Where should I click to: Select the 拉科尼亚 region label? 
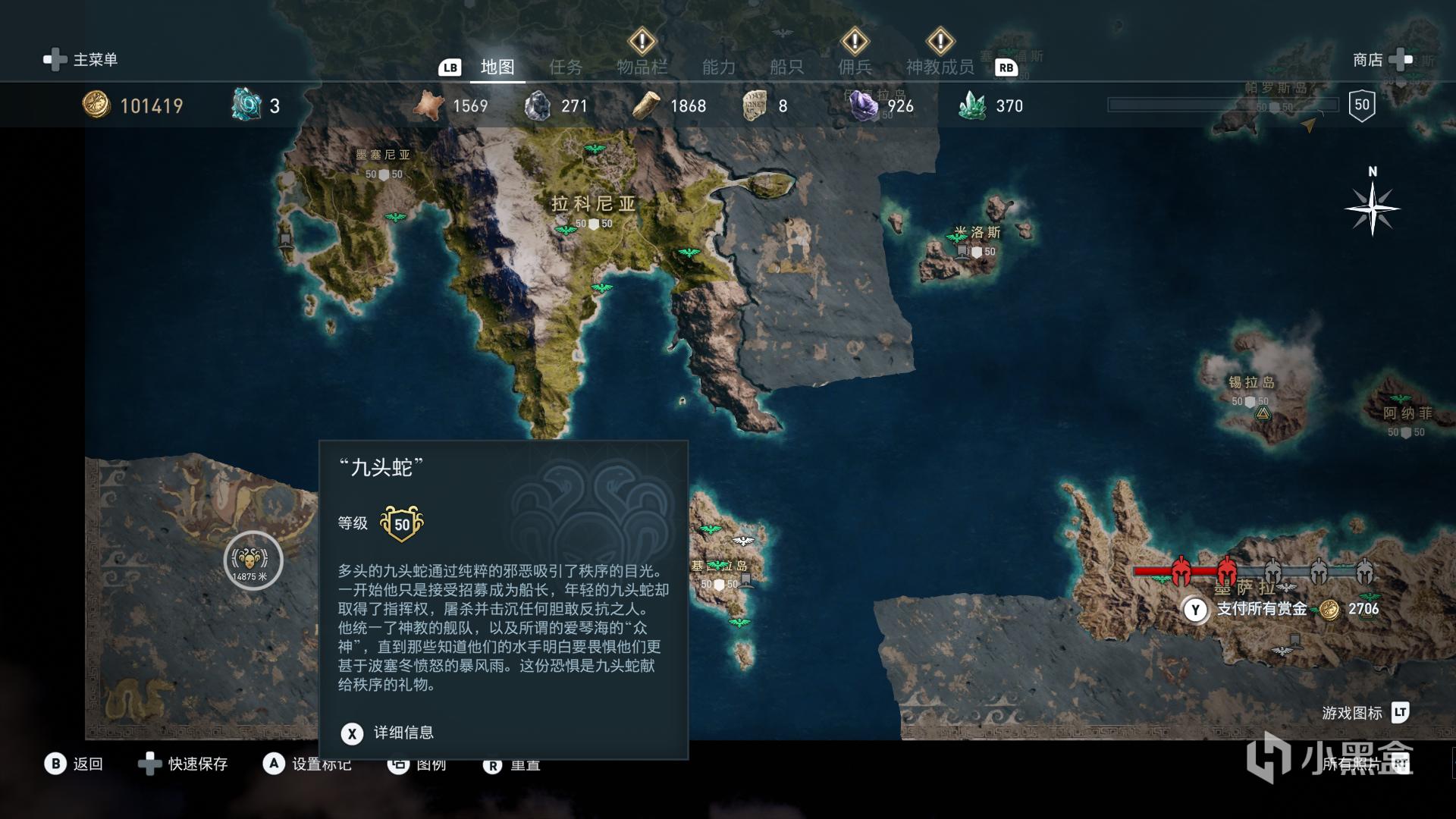click(x=593, y=203)
